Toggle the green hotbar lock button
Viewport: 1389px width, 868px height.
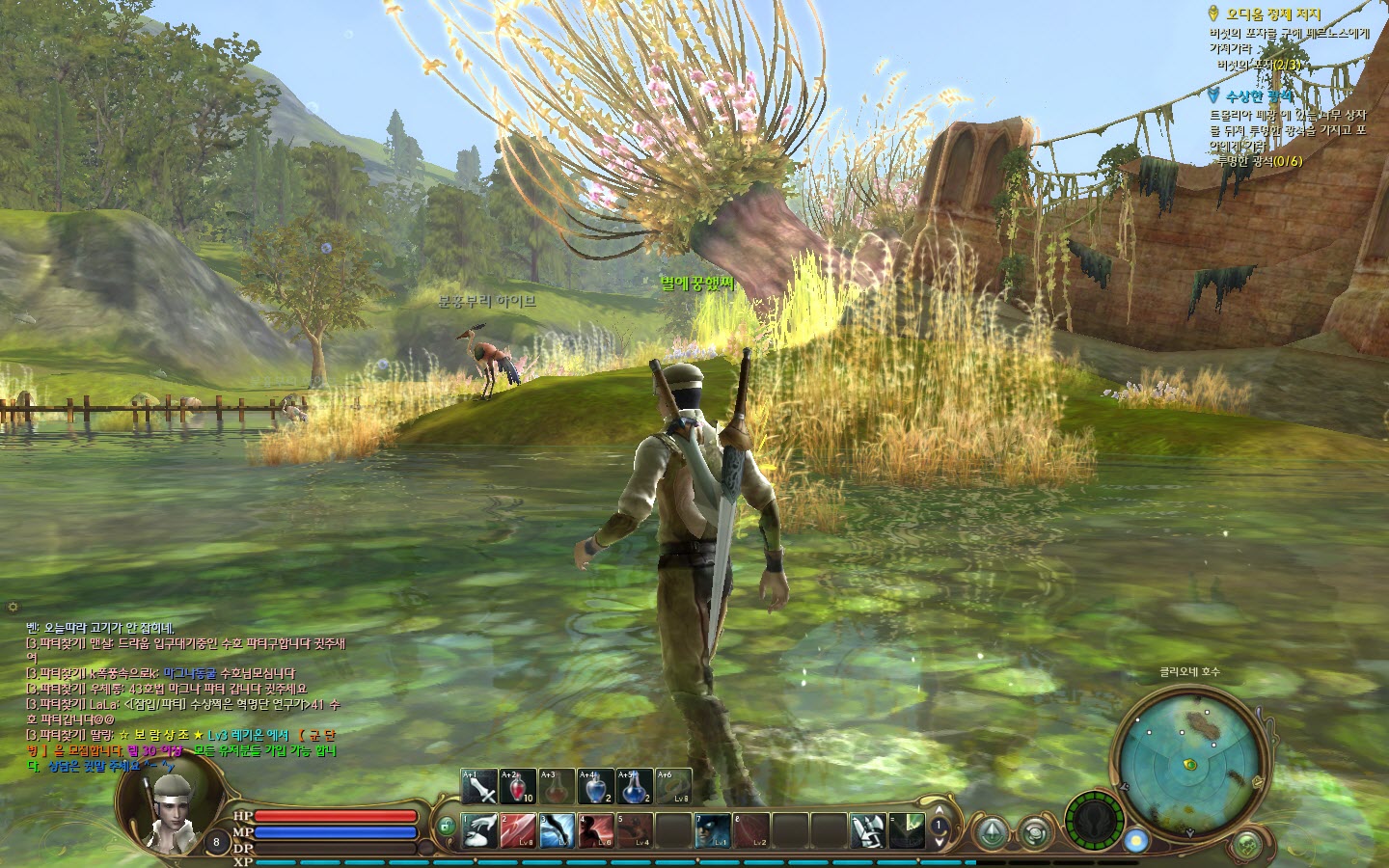tap(446, 827)
